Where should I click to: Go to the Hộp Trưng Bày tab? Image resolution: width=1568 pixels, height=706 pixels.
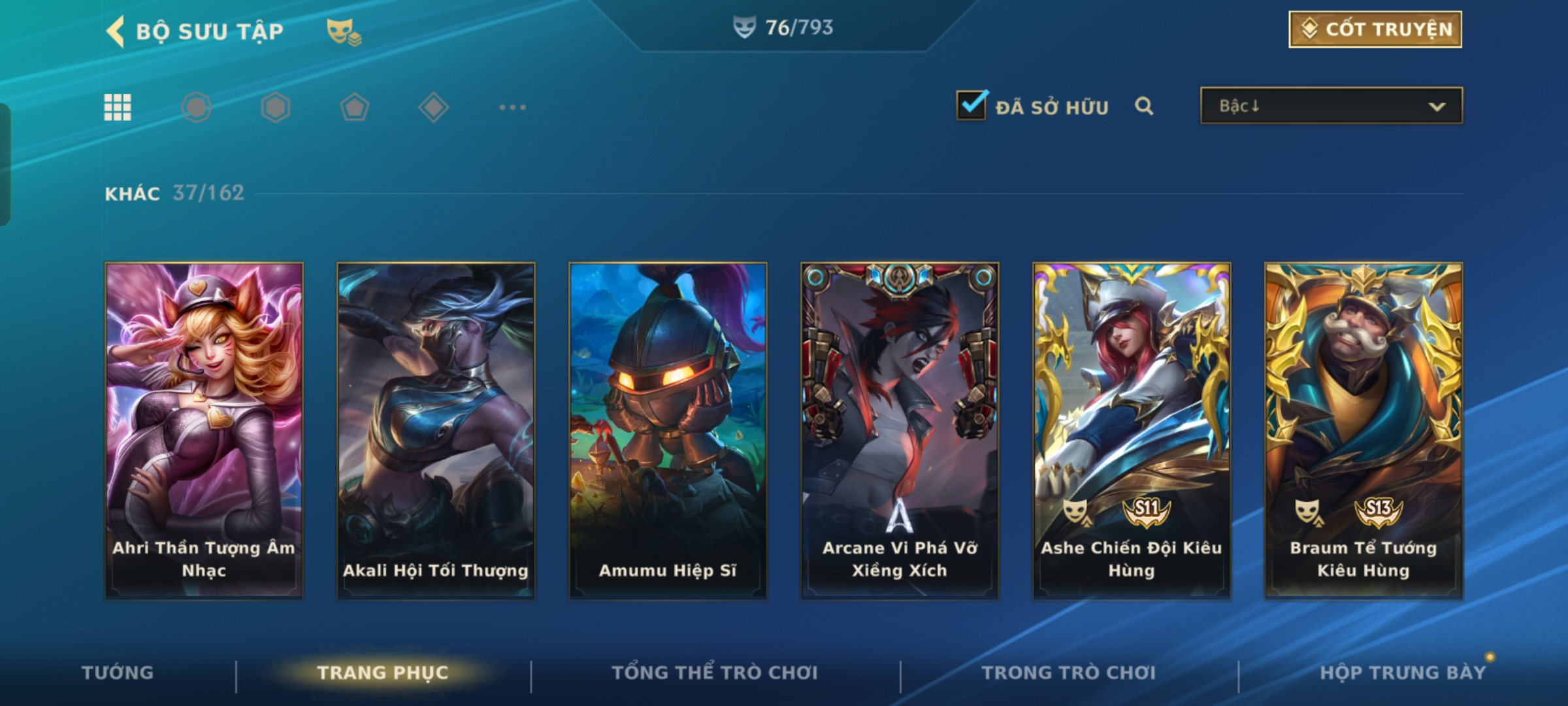click(1402, 673)
